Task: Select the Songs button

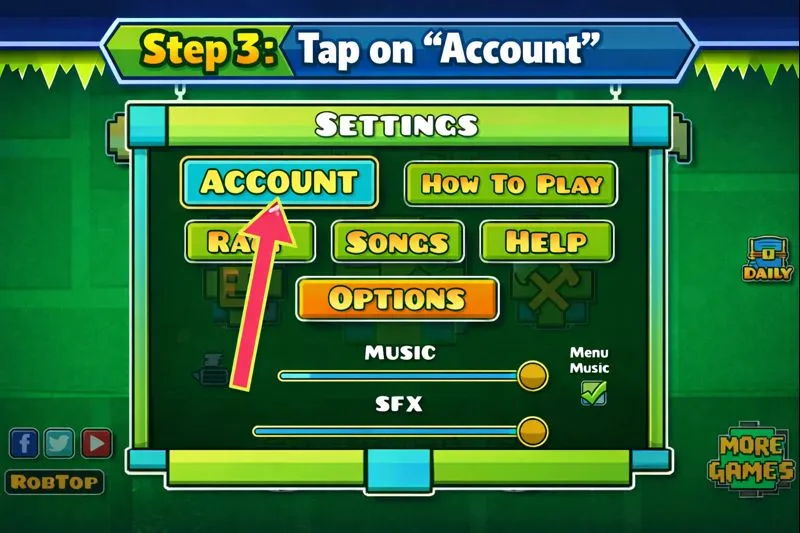Action: click(397, 242)
